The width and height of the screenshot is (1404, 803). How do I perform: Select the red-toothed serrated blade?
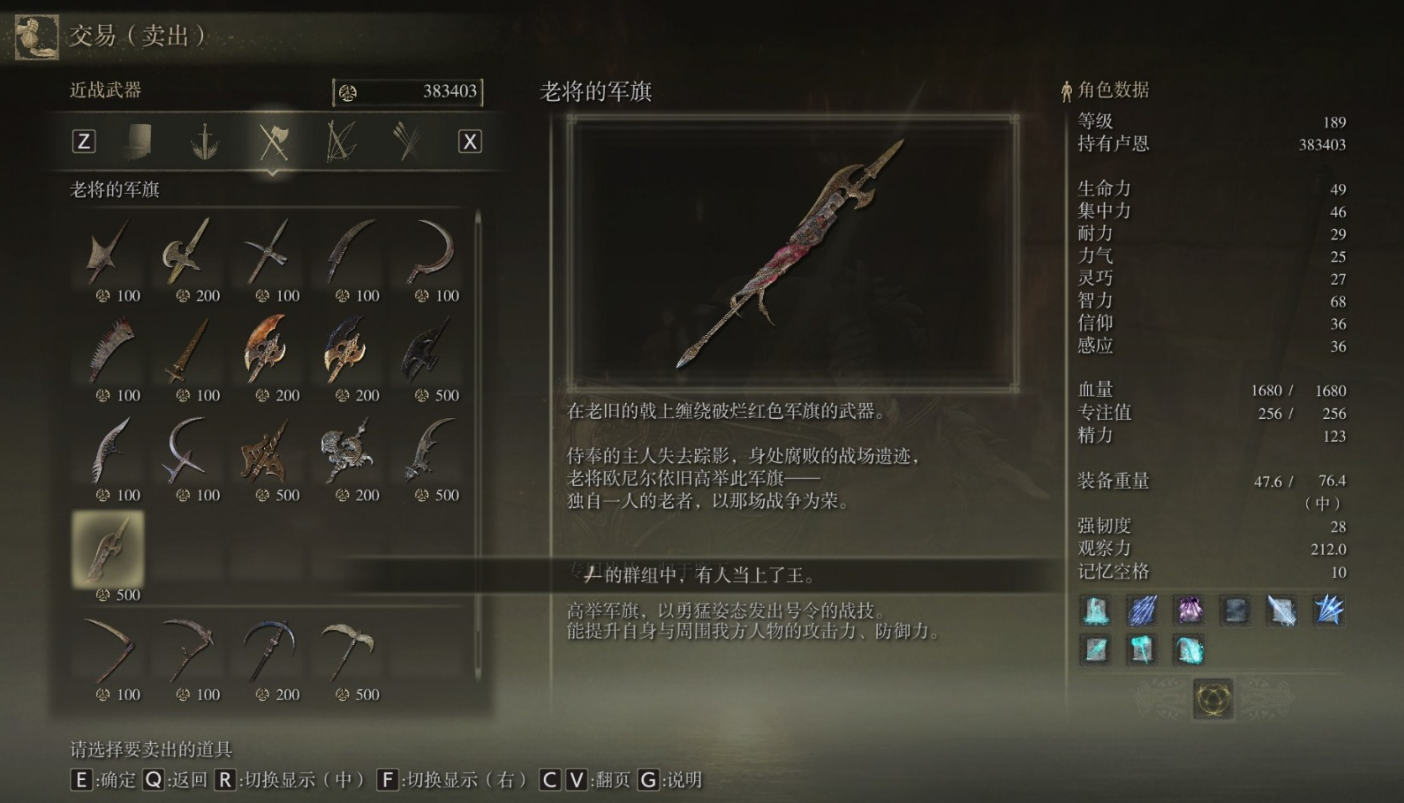[x=108, y=350]
